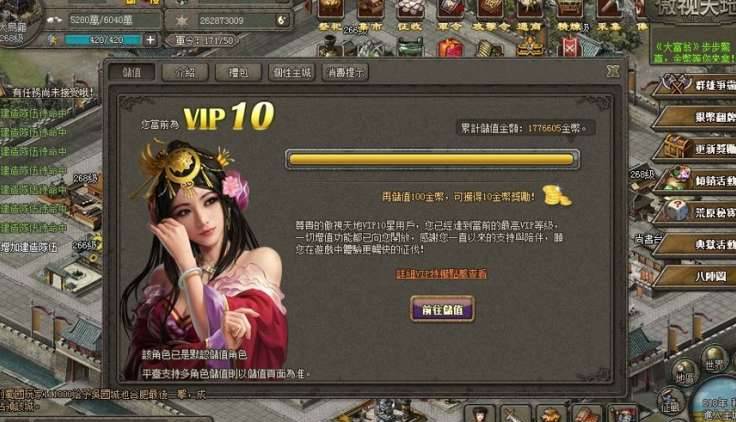Close the VIP recharge window

[x=613, y=71]
